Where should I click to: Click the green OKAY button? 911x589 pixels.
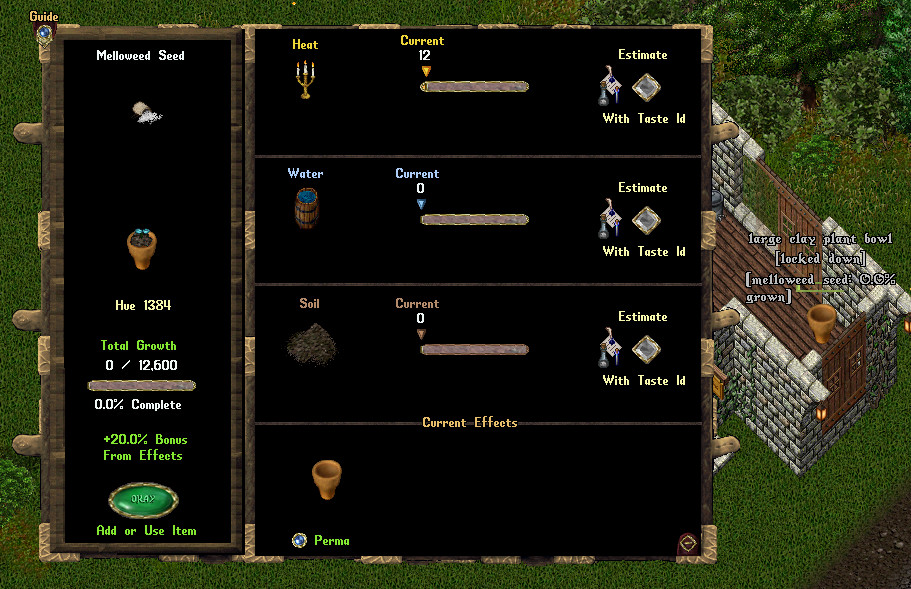[x=143, y=500]
